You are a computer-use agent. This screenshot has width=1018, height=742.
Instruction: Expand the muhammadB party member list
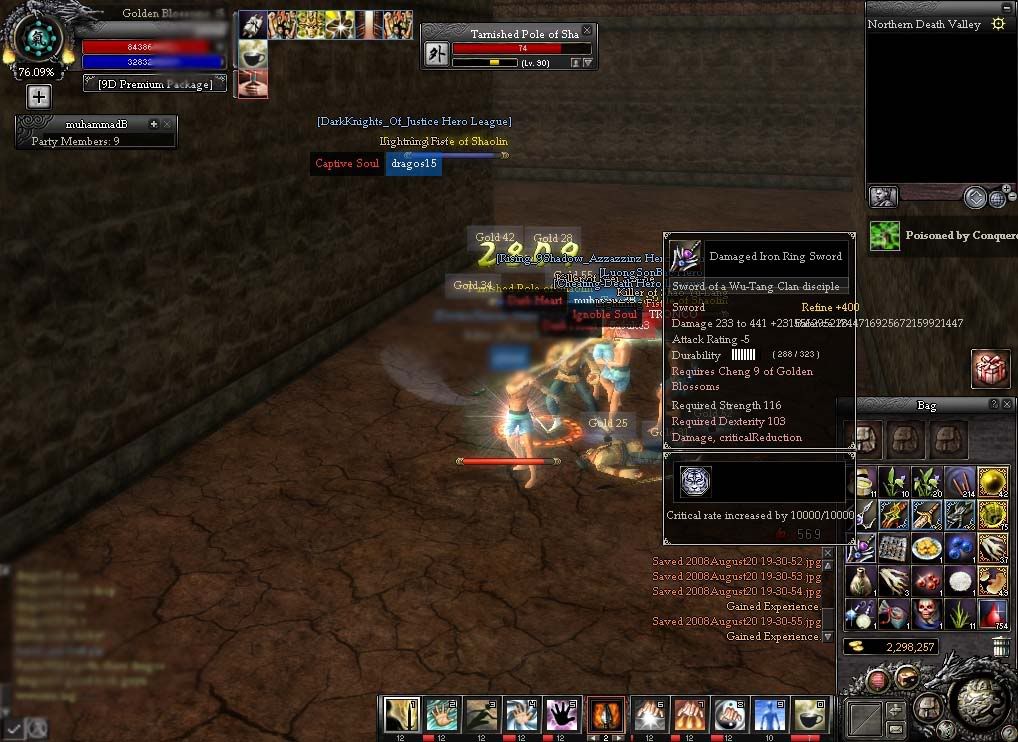(x=153, y=124)
